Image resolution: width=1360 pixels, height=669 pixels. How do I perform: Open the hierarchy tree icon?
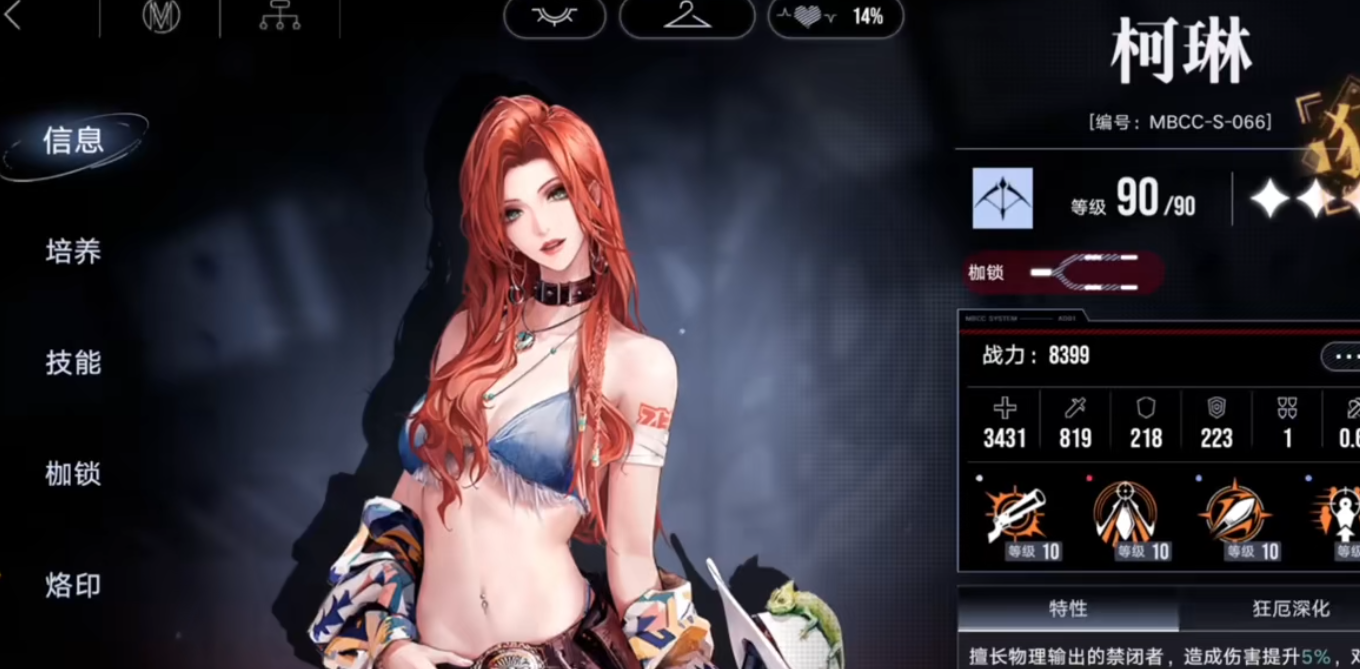[x=279, y=17]
